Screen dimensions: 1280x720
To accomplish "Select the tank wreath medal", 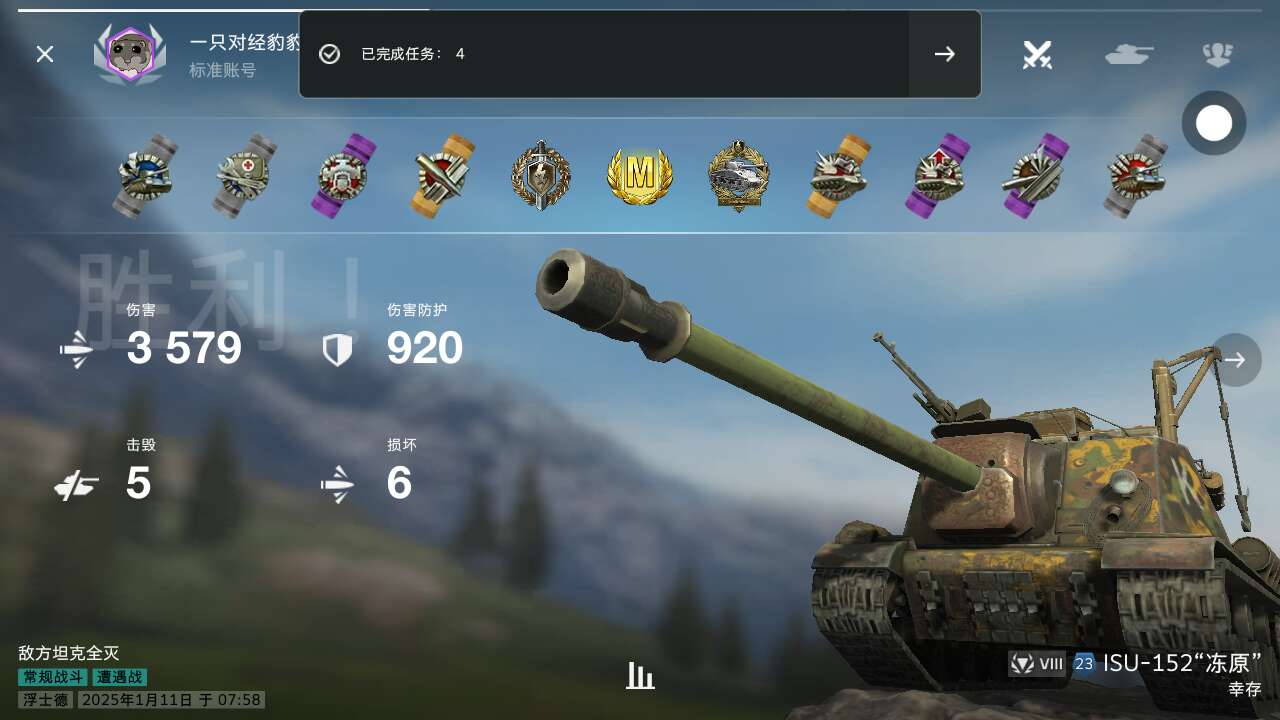I will [739, 176].
